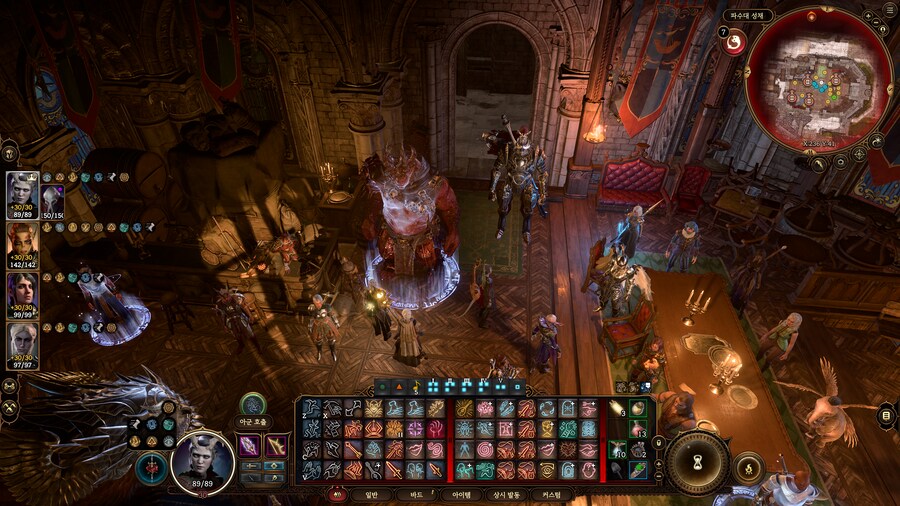Select the 아이템 hotbar tab
Screen dimensions: 900x506
[461, 494]
